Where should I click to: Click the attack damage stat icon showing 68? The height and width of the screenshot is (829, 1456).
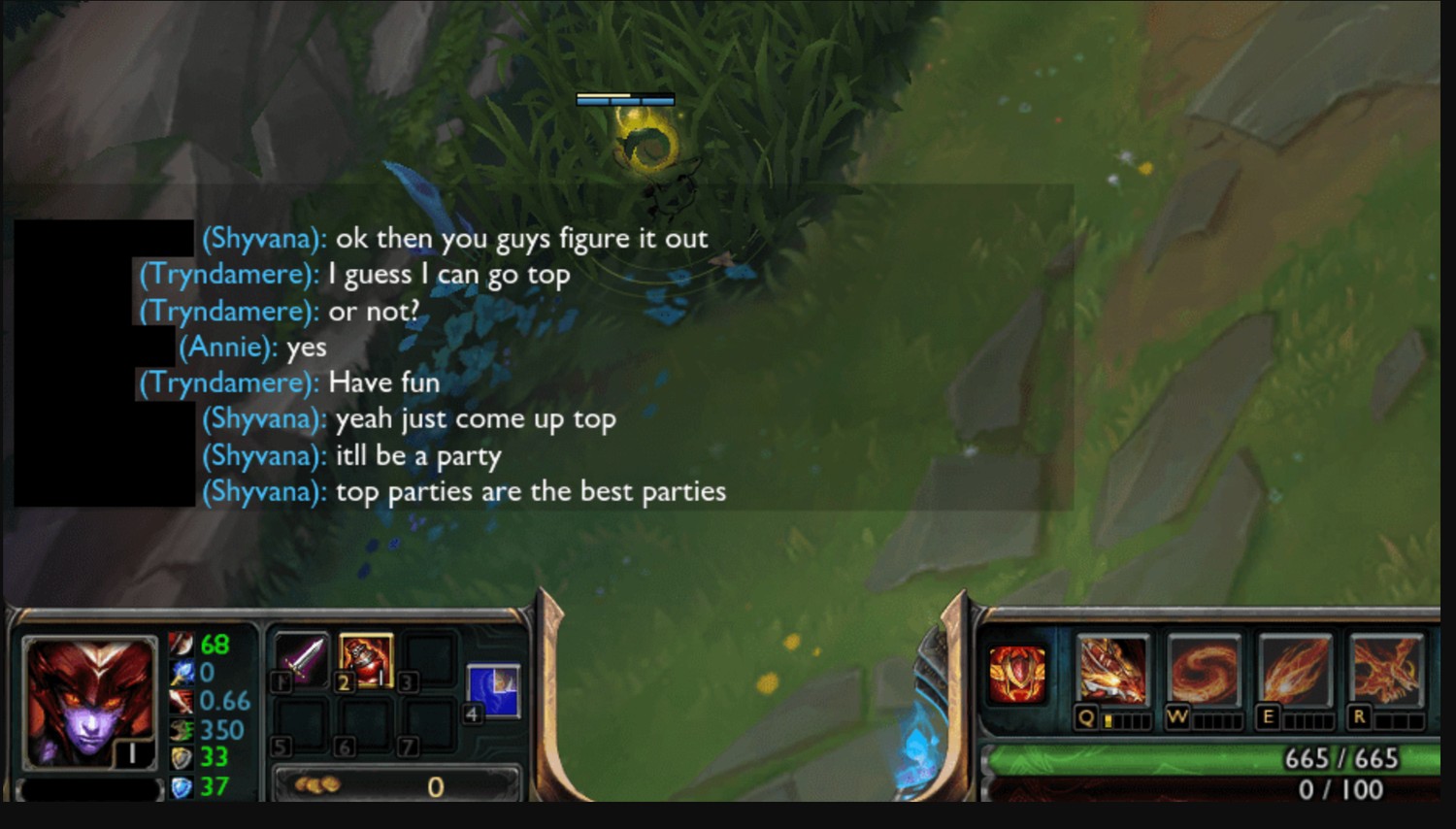pos(181,645)
